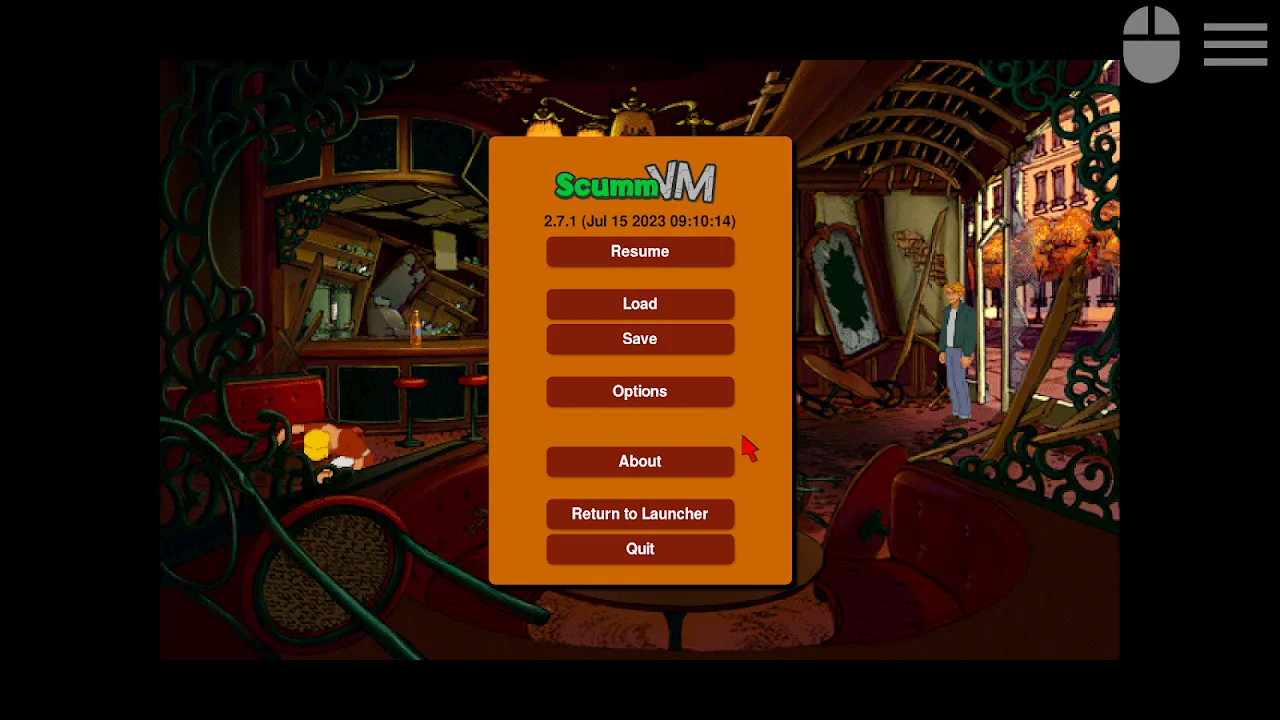Image resolution: width=1280 pixels, height=720 pixels.
Task: Tap the mouse input mode icon
Action: [1151, 43]
